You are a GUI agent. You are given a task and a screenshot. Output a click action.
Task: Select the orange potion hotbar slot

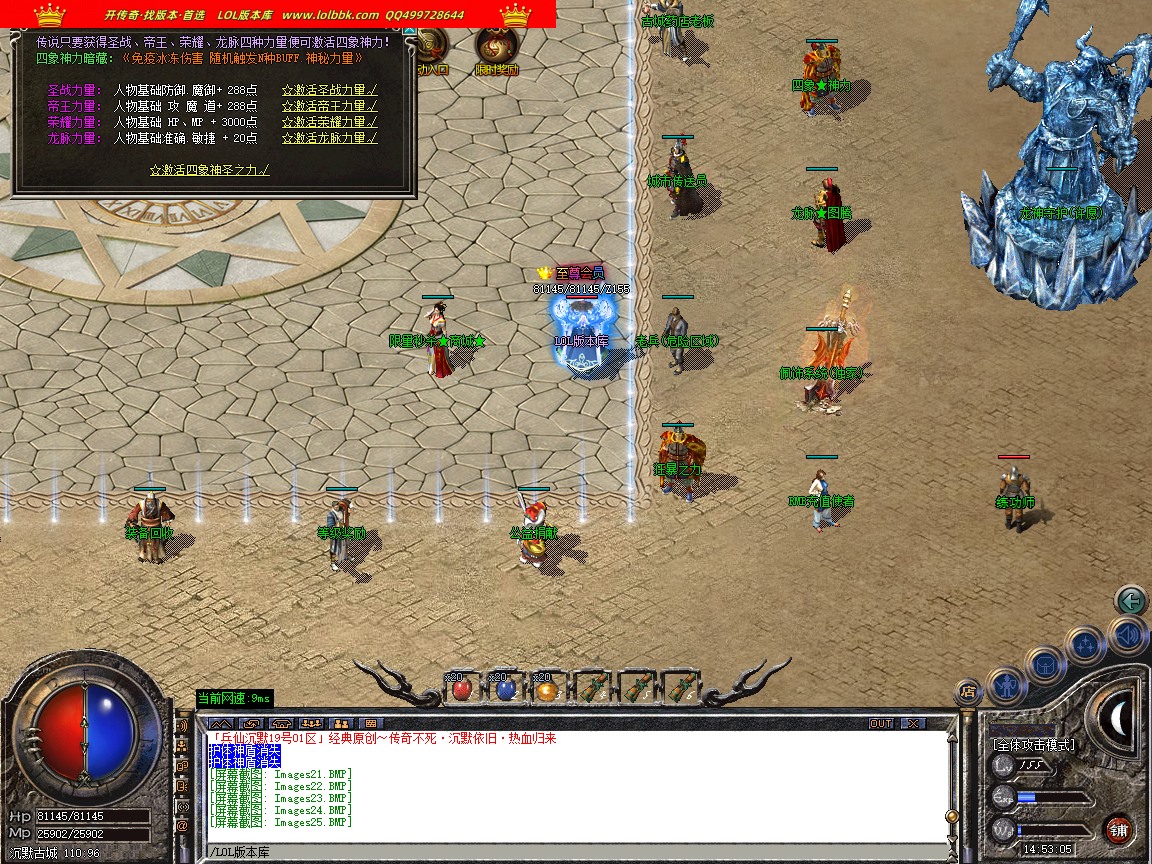pyautogui.click(x=546, y=689)
